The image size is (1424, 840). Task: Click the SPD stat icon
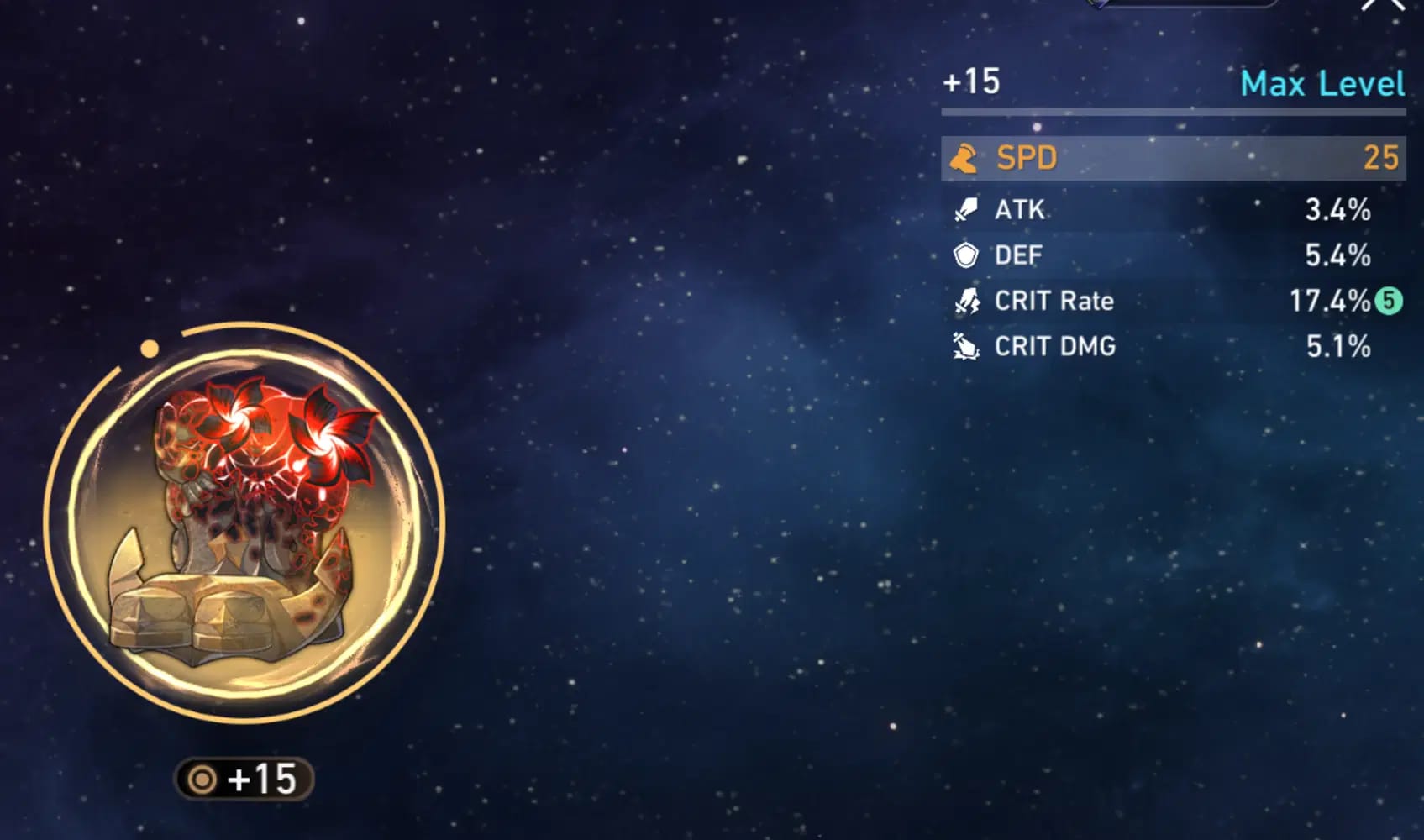(x=964, y=157)
